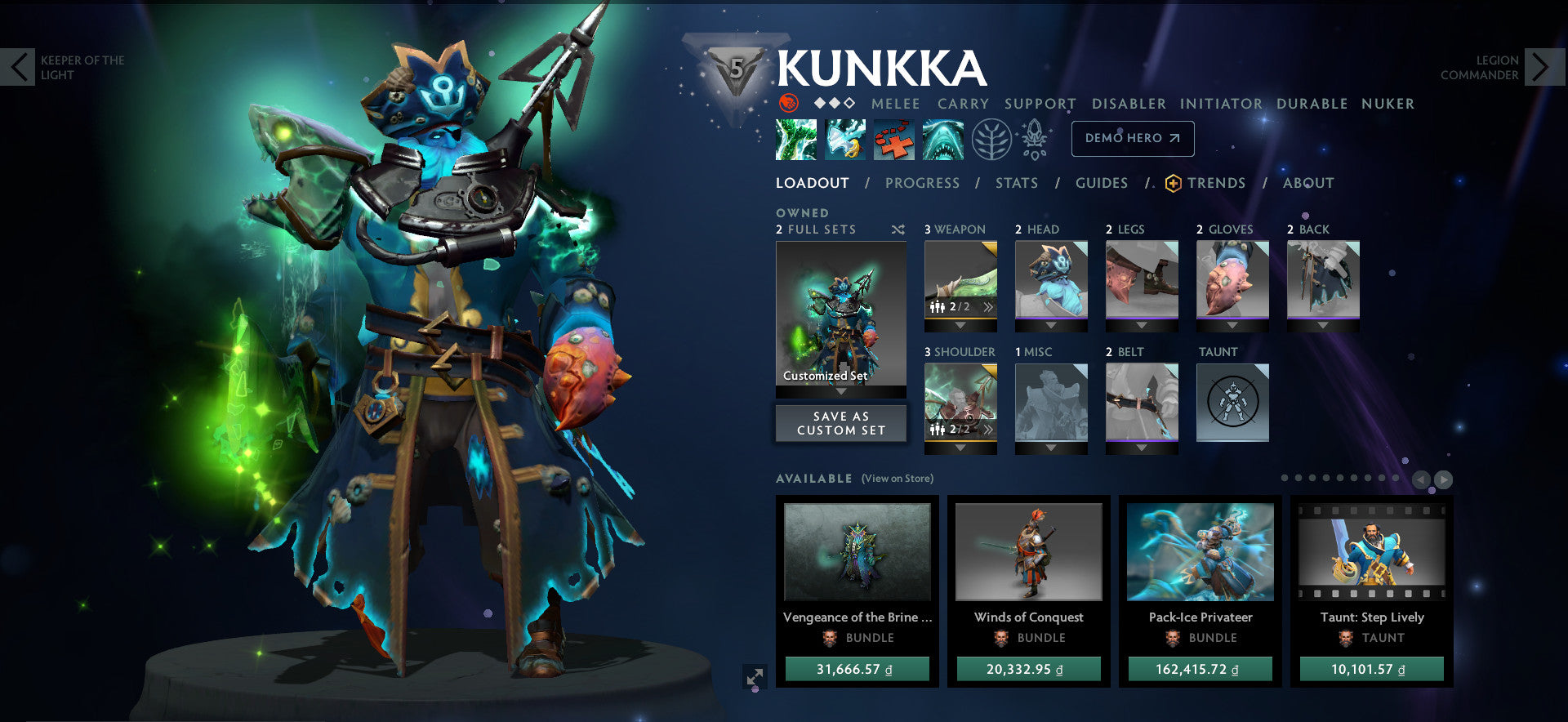View the Ghostship ability icon
This screenshot has height=722, width=1568.
tap(942, 139)
